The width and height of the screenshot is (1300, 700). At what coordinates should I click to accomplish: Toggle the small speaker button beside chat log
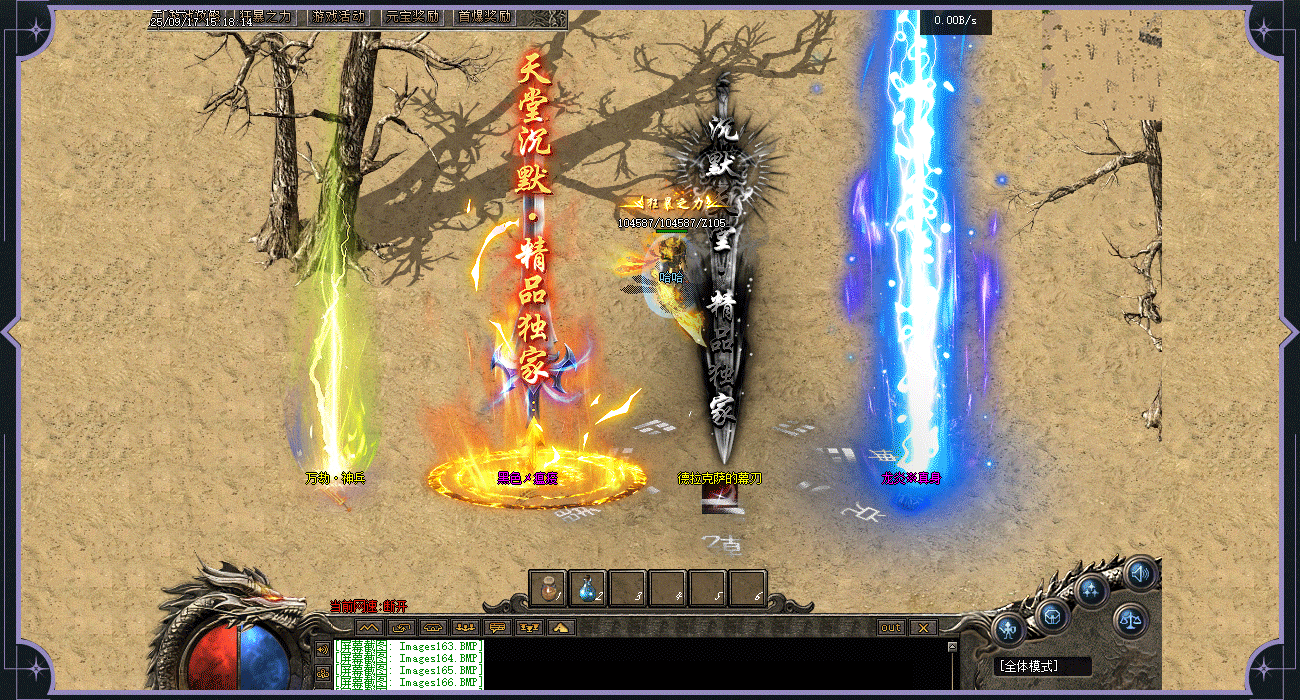coord(322,649)
